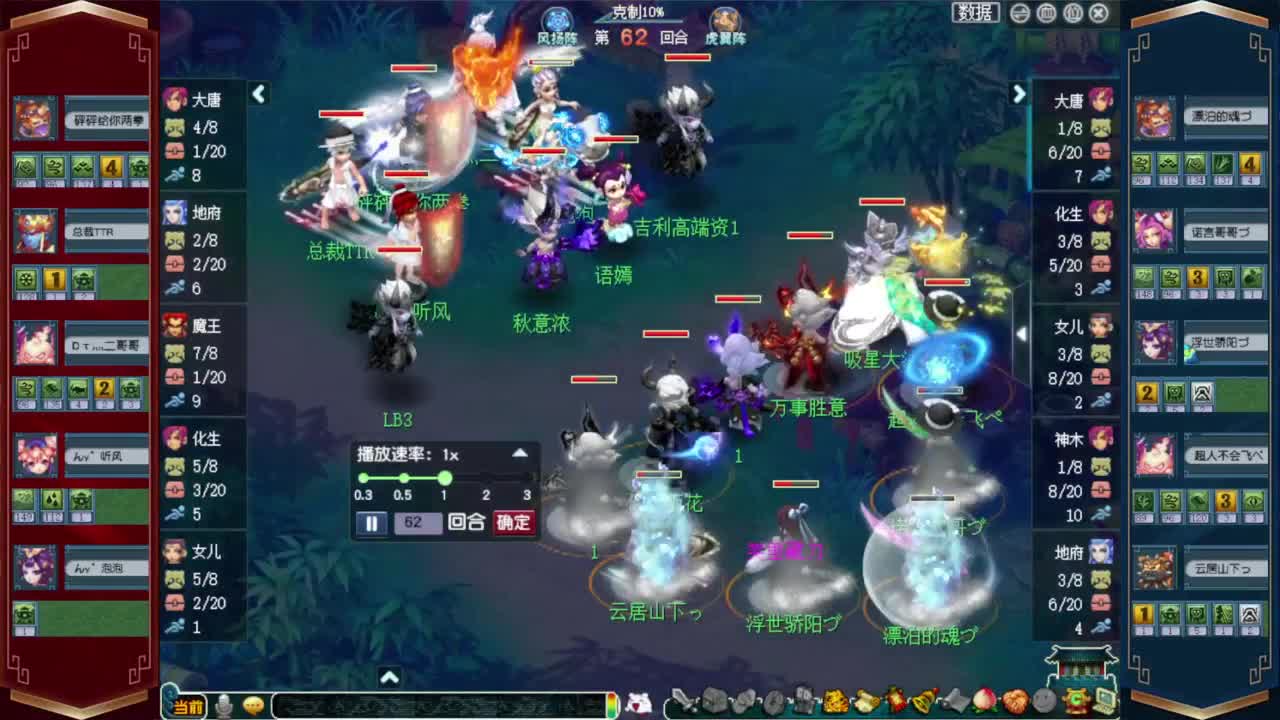Click the round number input showing 62
This screenshot has width=1280, height=720.
417,522
